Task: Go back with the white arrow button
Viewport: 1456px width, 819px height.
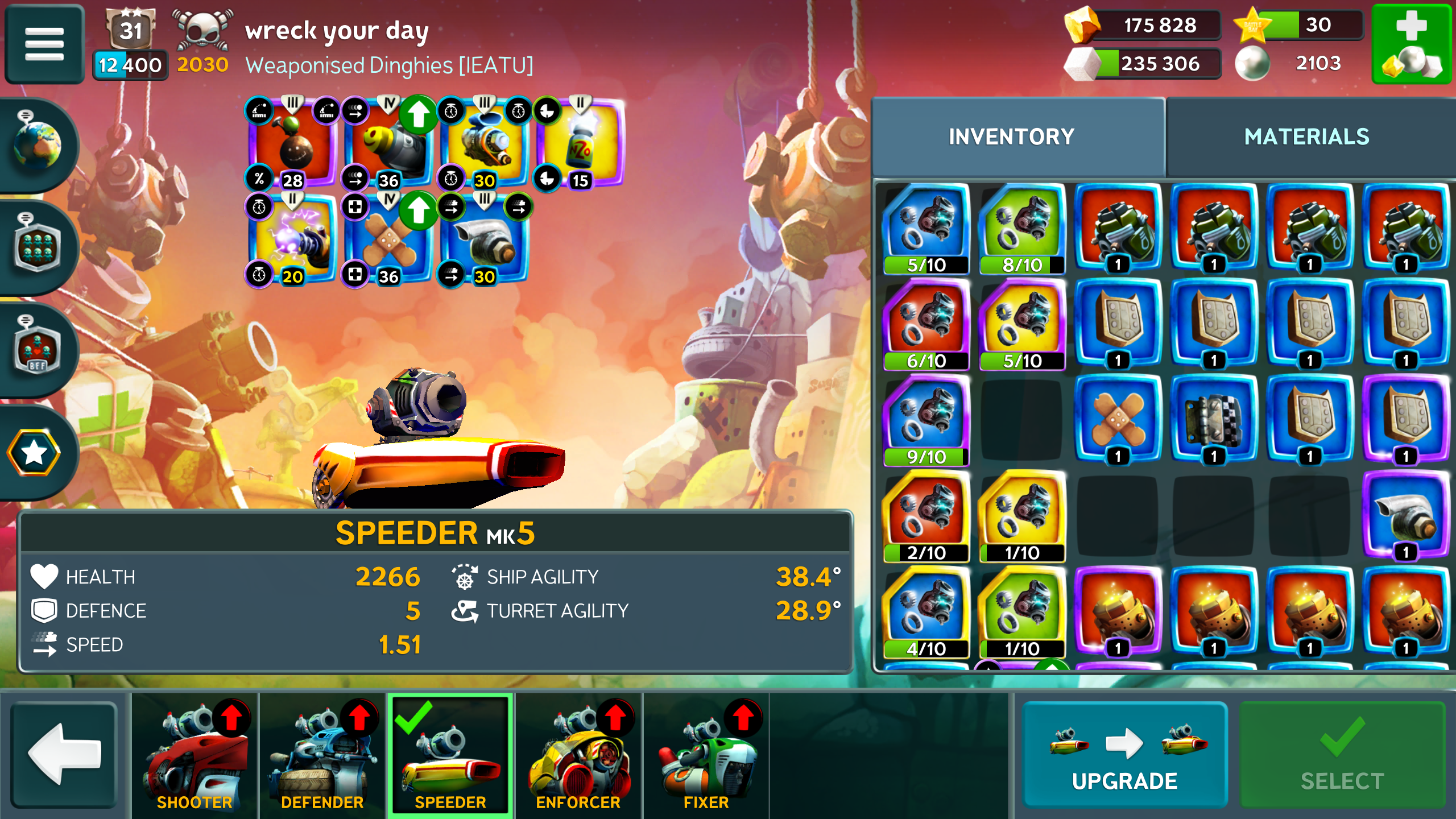Action: click(x=64, y=755)
